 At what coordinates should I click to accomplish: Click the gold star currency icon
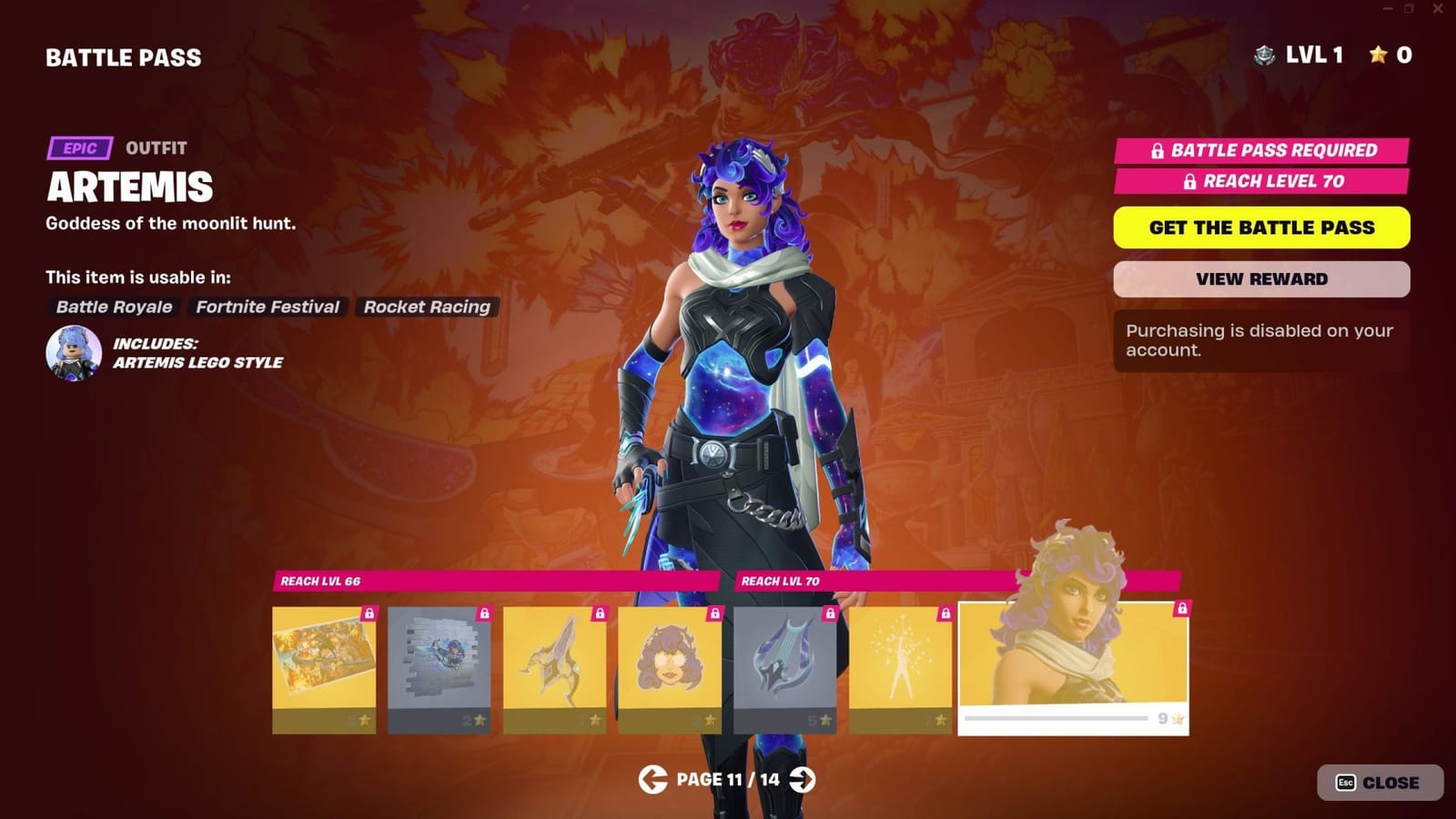[x=1377, y=56]
